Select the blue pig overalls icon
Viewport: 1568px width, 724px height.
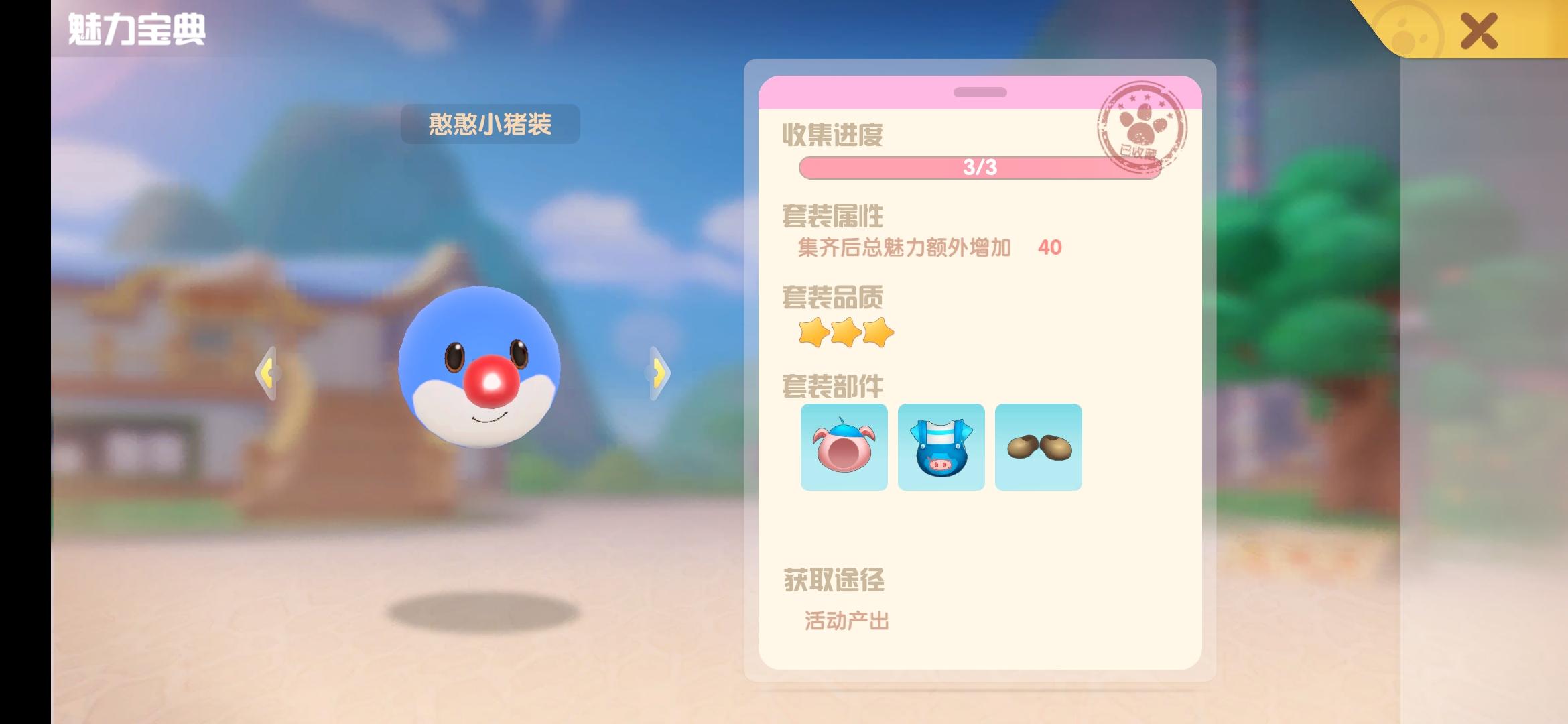(941, 446)
